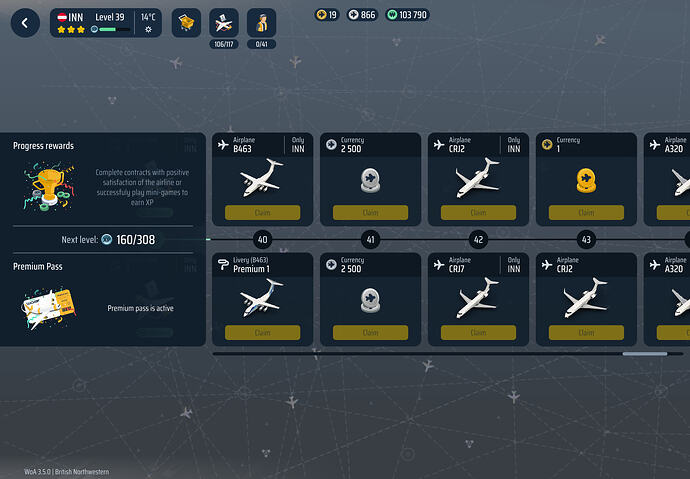Open the airplanes fleet icon showing 106/117
The image size is (690, 479).
click(224, 22)
